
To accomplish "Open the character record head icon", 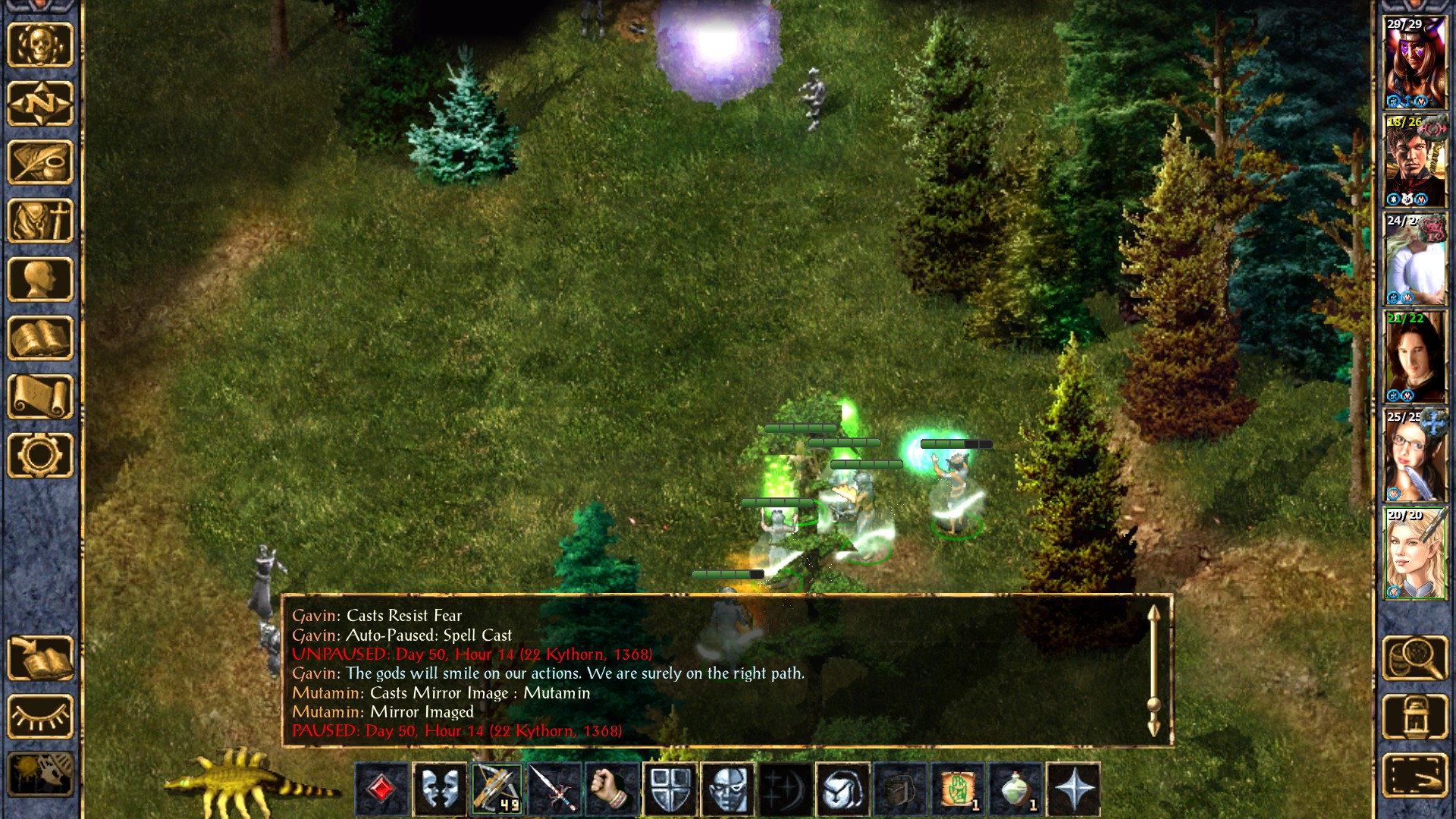I will pos(40,279).
